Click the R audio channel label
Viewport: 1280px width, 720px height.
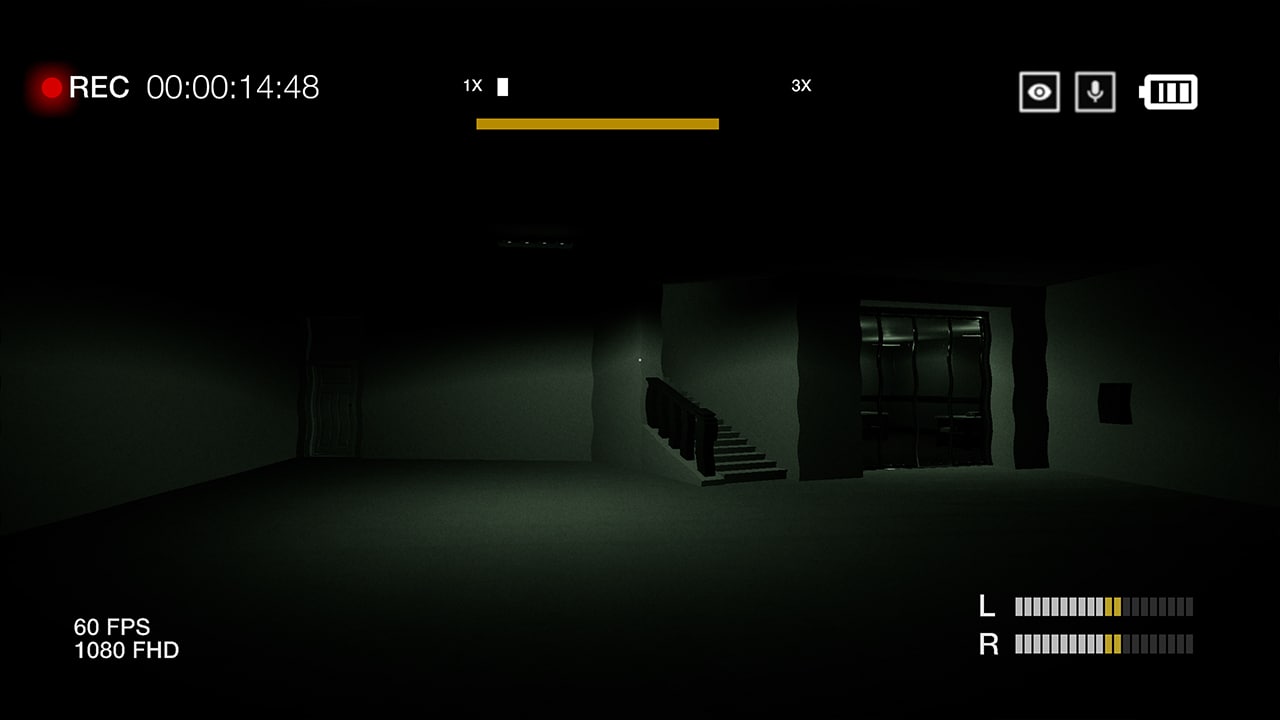[989, 645]
